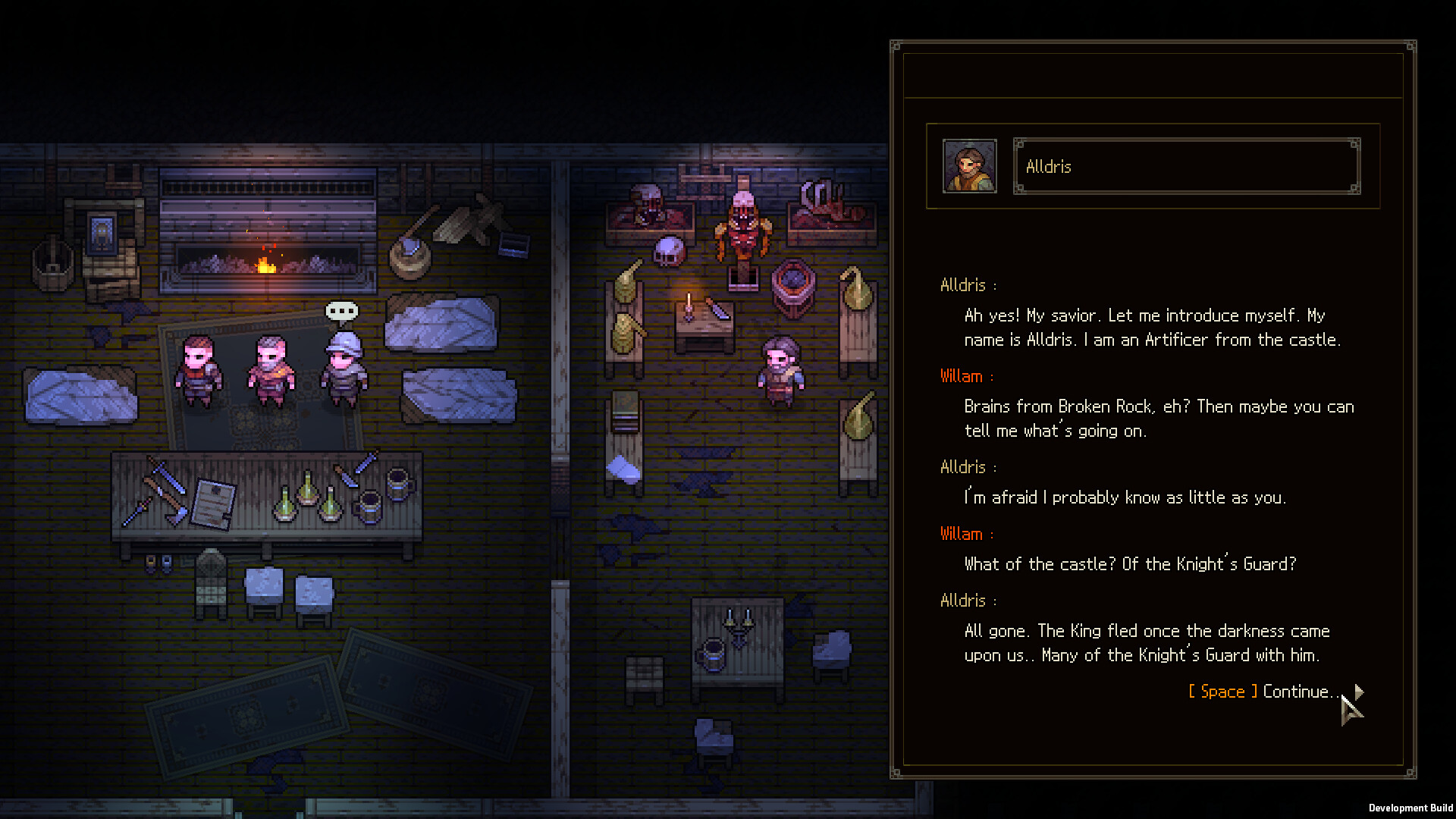Select Willam's orange speaker label
The height and width of the screenshot is (819, 1456).
pyautogui.click(x=961, y=375)
